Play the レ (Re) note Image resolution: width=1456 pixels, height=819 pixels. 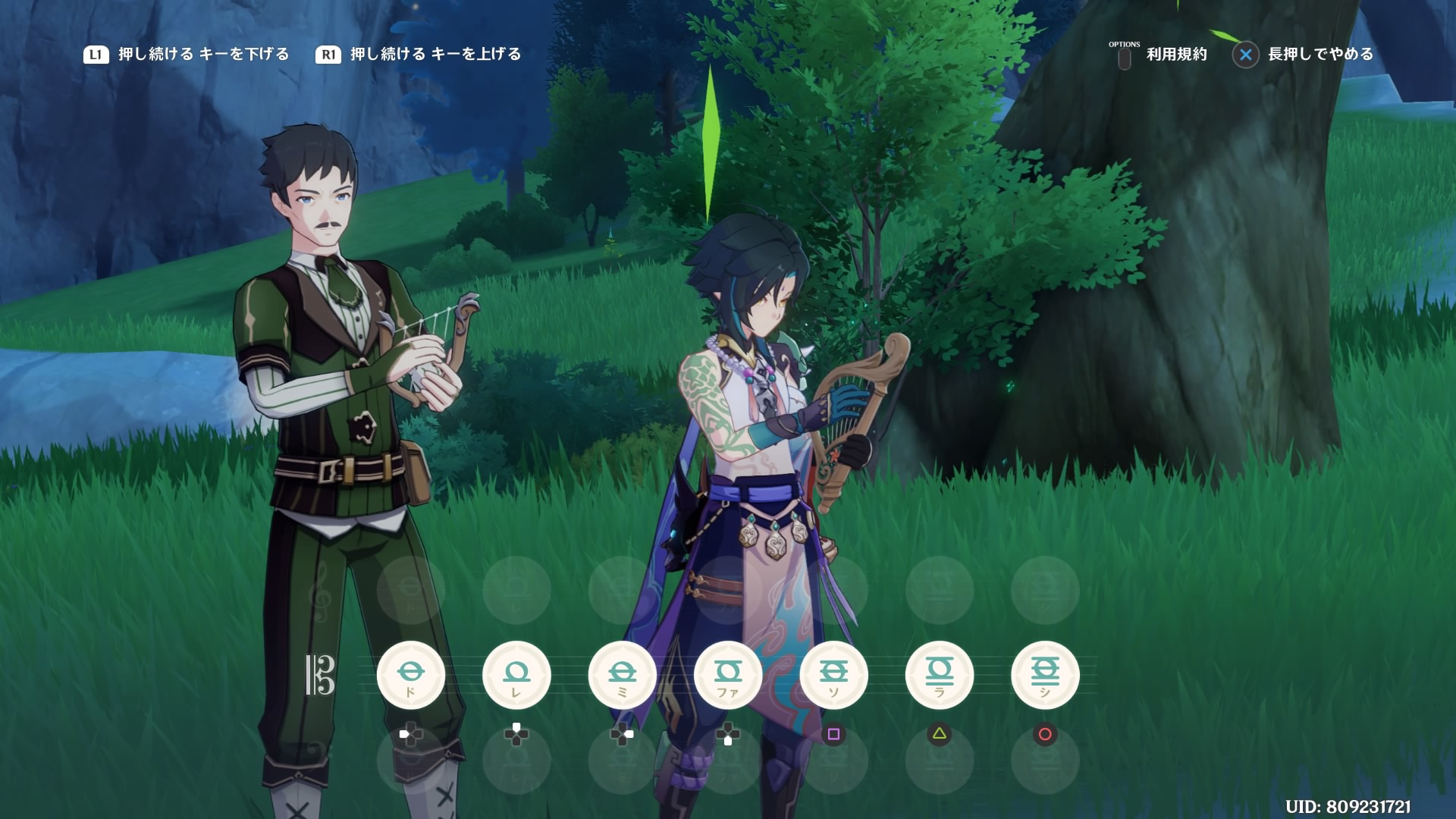click(516, 675)
